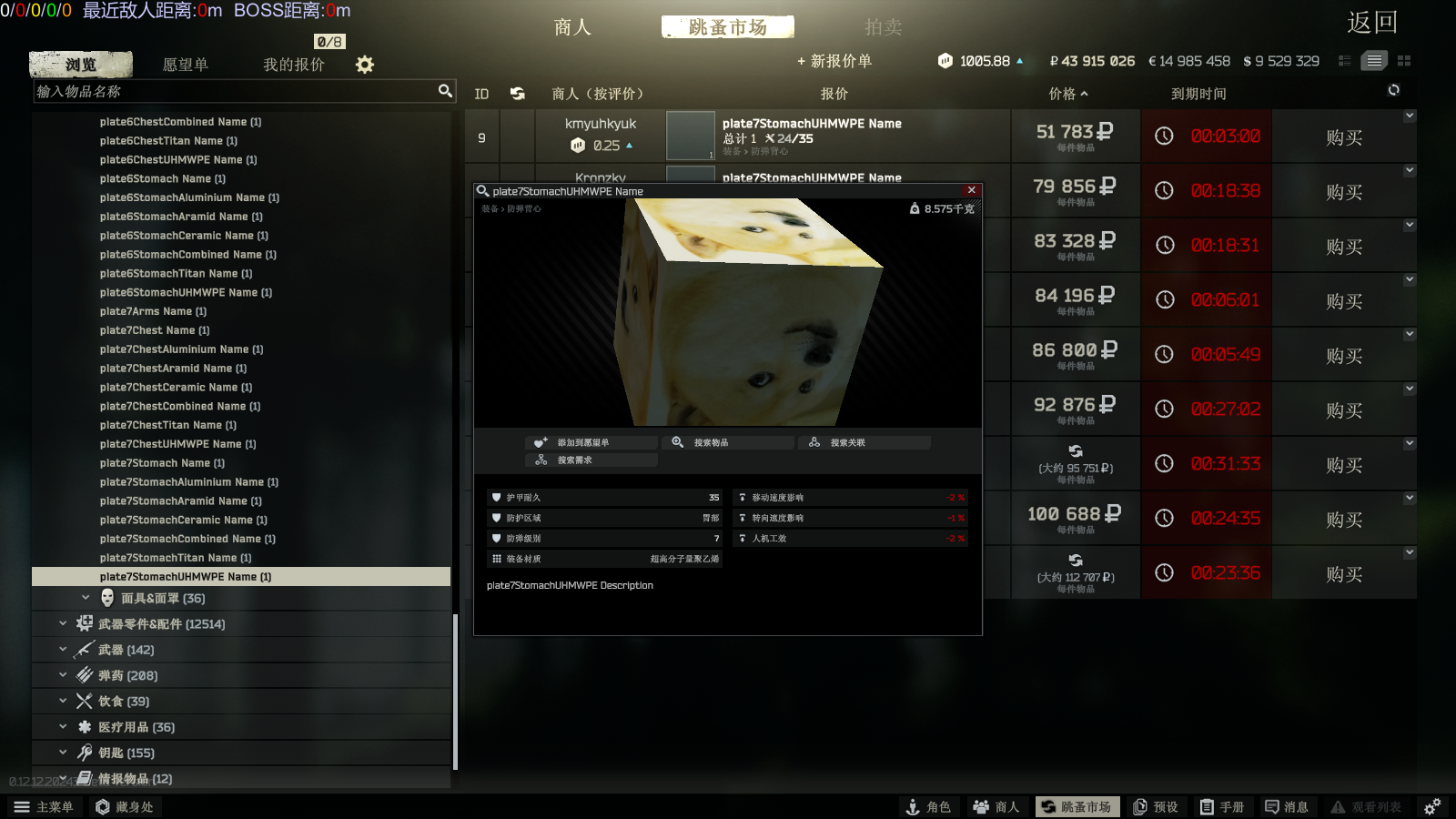Sort offers by 到期时间 expiry column
Image resolution: width=1456 pixels, height=819 pixels.
click(1198, 94)
